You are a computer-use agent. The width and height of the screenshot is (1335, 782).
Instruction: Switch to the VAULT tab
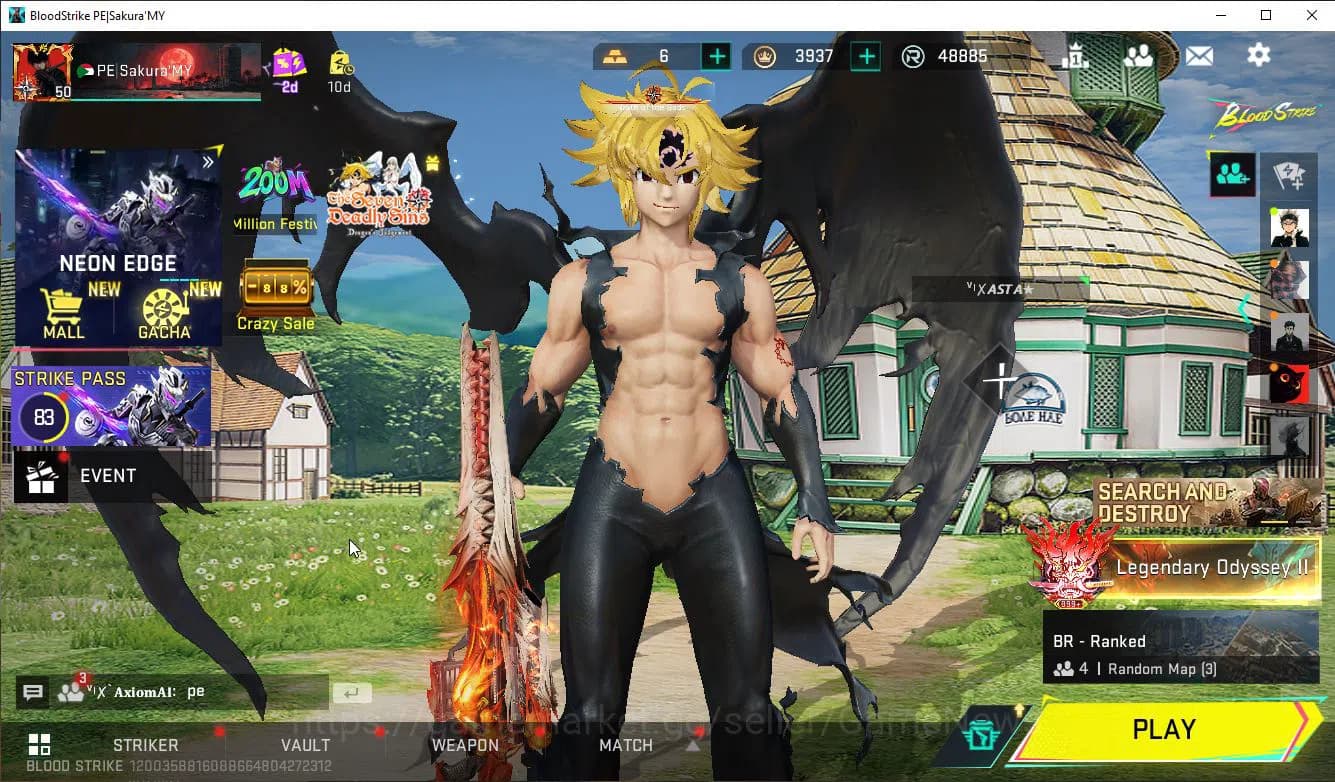coord(305,745)
